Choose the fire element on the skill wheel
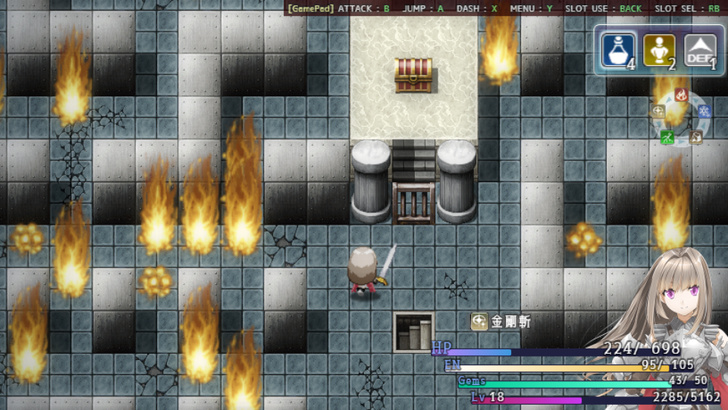Image resolution: width=728 pixels, height=410 pixels. [680, 96]
